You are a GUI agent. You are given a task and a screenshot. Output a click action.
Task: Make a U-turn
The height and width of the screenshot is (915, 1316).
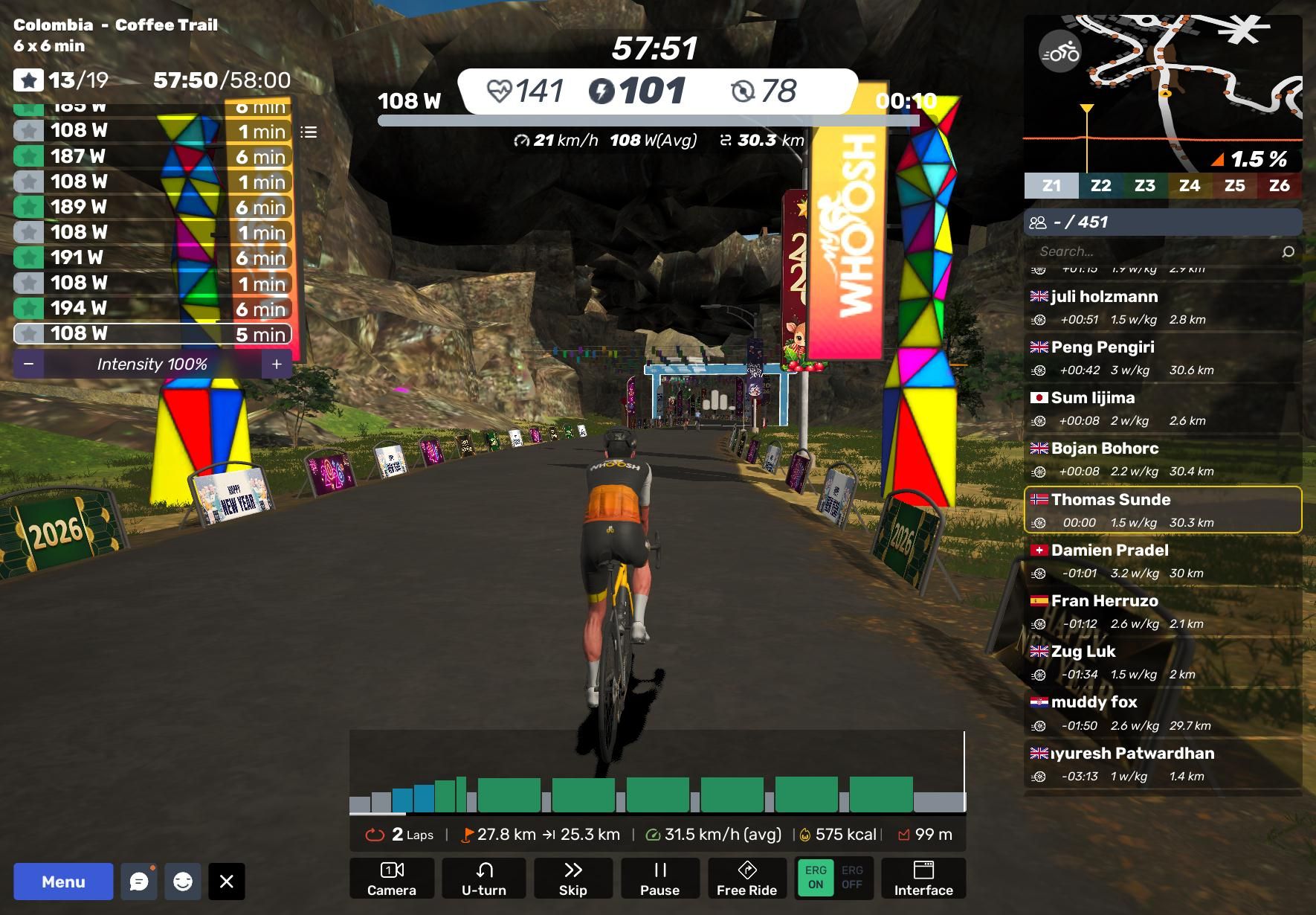[483, 879]
